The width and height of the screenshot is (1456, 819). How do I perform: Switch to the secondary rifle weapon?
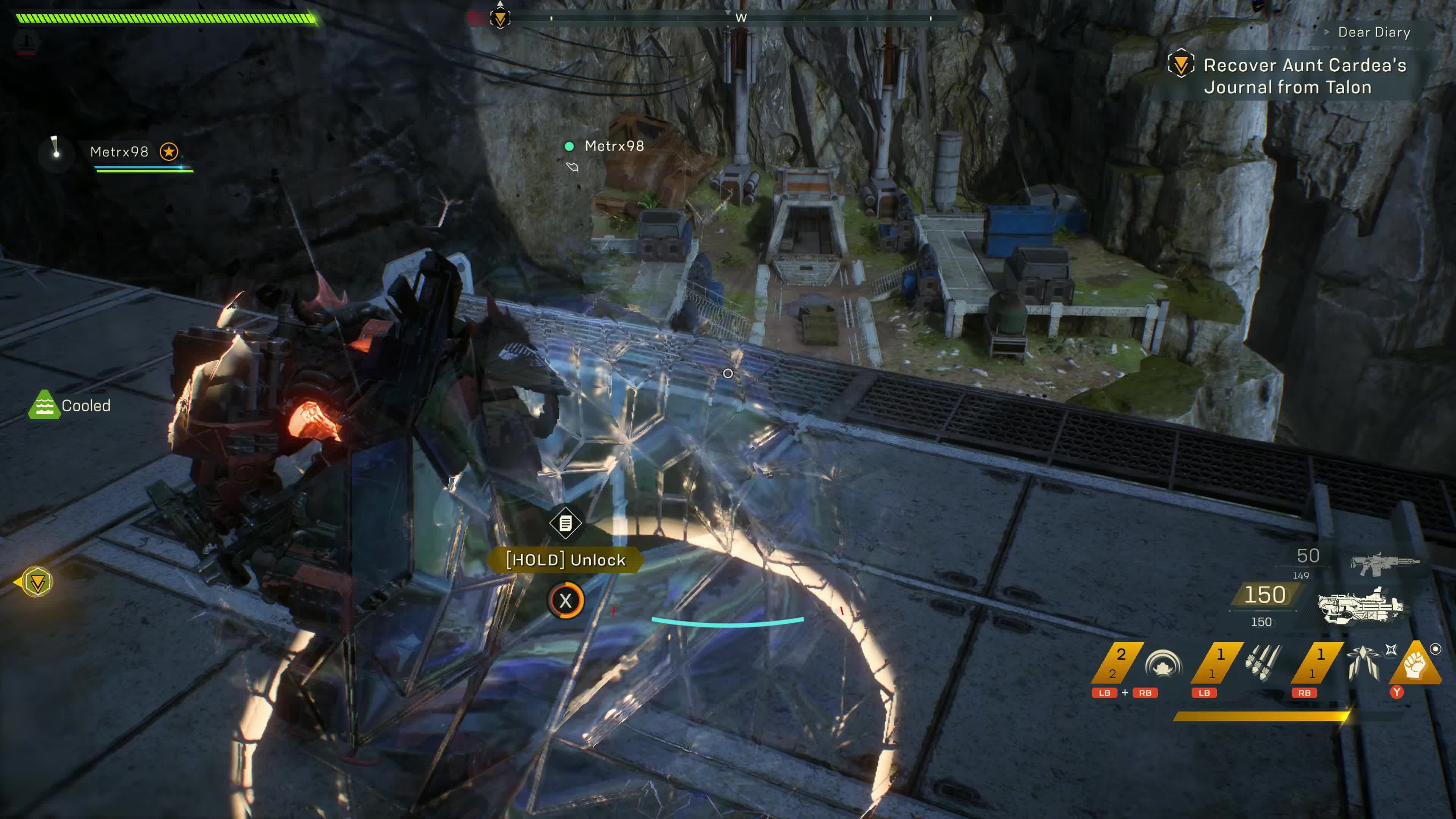[x=1384, y=562]
